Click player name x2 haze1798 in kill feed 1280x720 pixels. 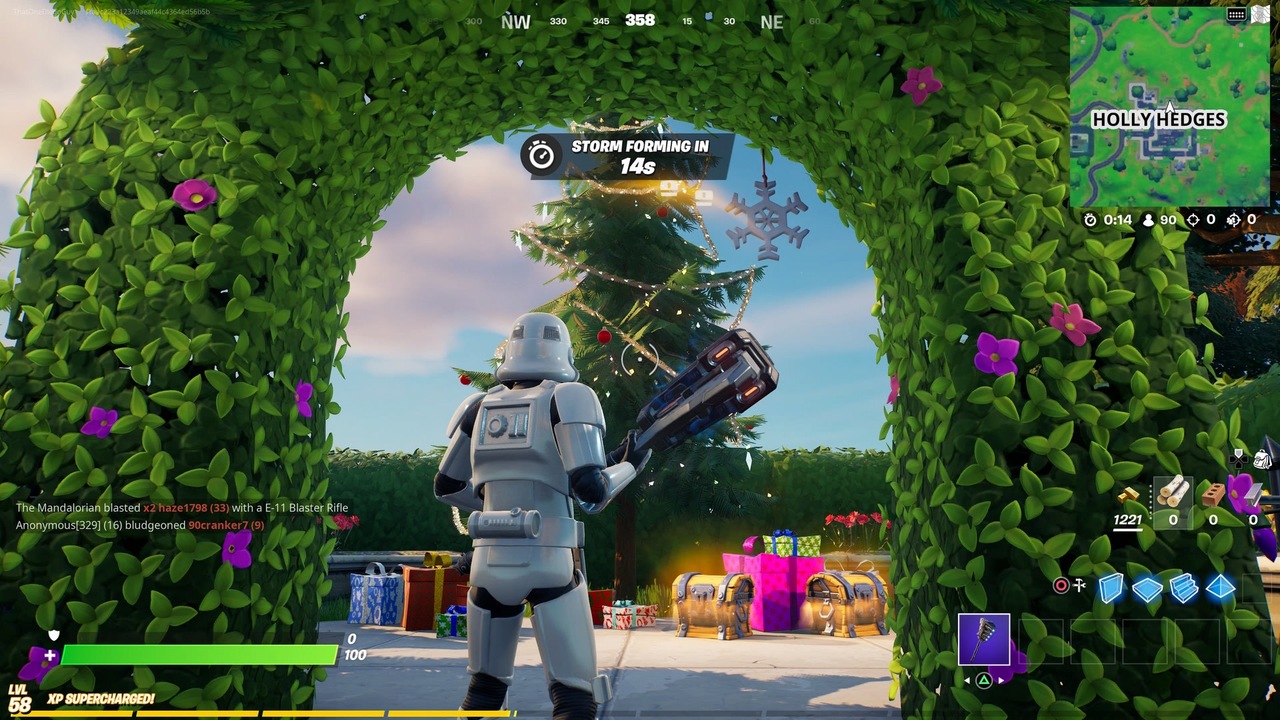[174, 507]
